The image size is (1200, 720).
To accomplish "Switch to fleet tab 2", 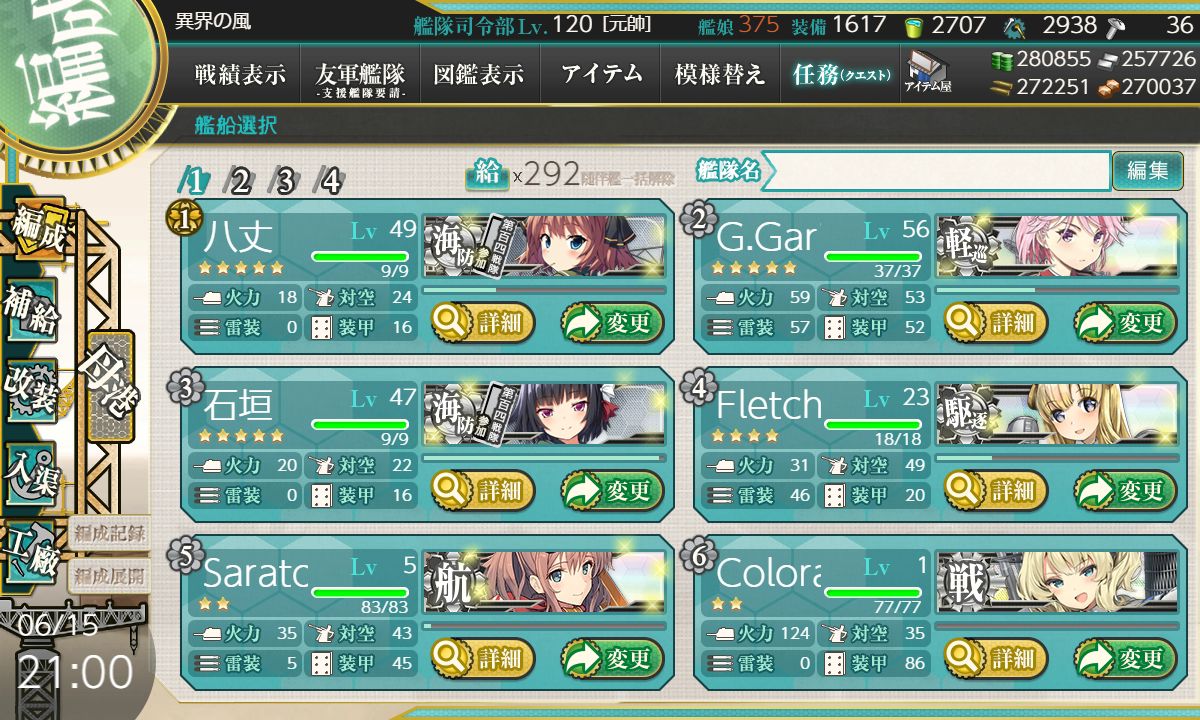I will (240, 181).
